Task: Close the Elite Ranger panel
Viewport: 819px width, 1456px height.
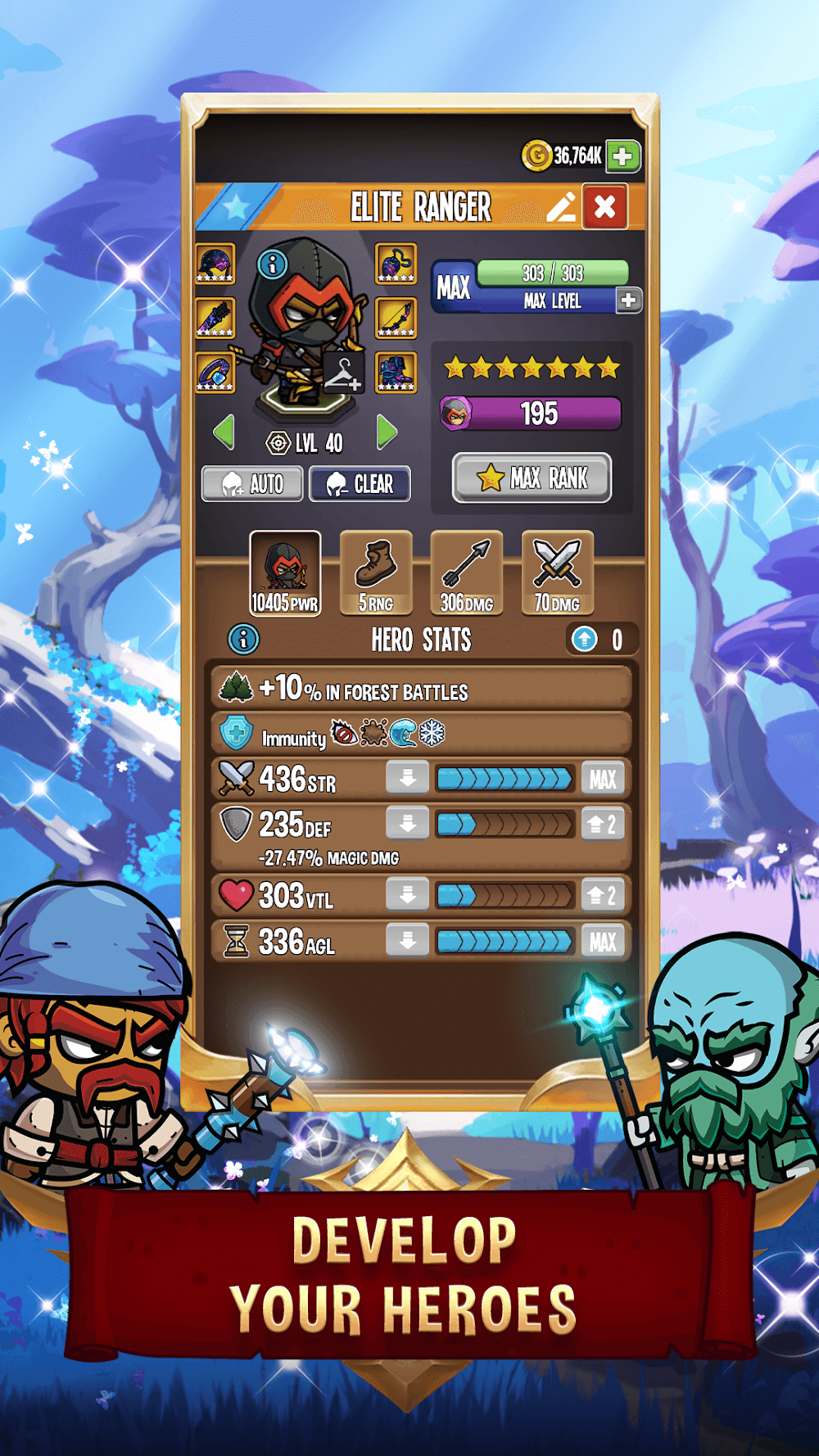Action: pos(605,206)
